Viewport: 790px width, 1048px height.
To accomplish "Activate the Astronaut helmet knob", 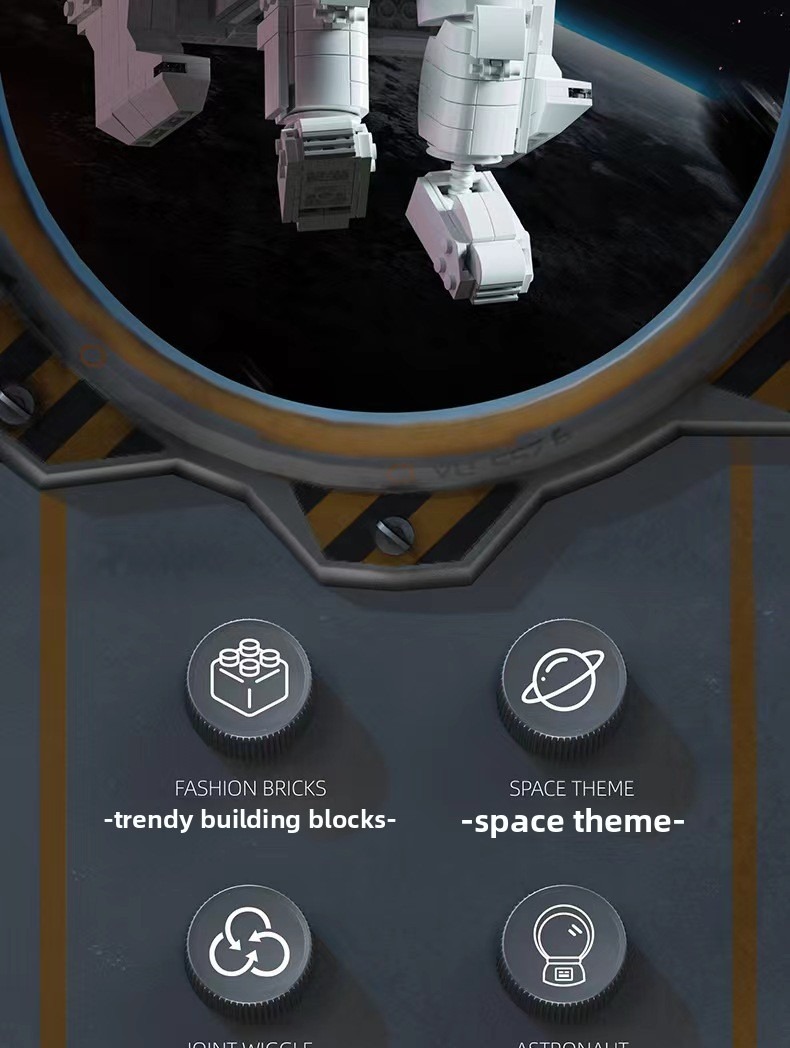I will click(563, 946).
